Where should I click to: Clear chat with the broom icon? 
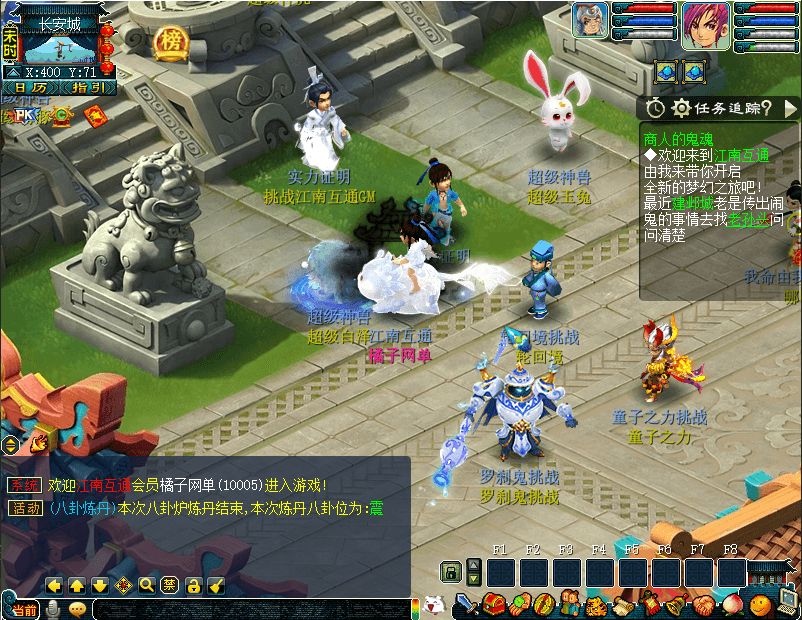point(216,585)
